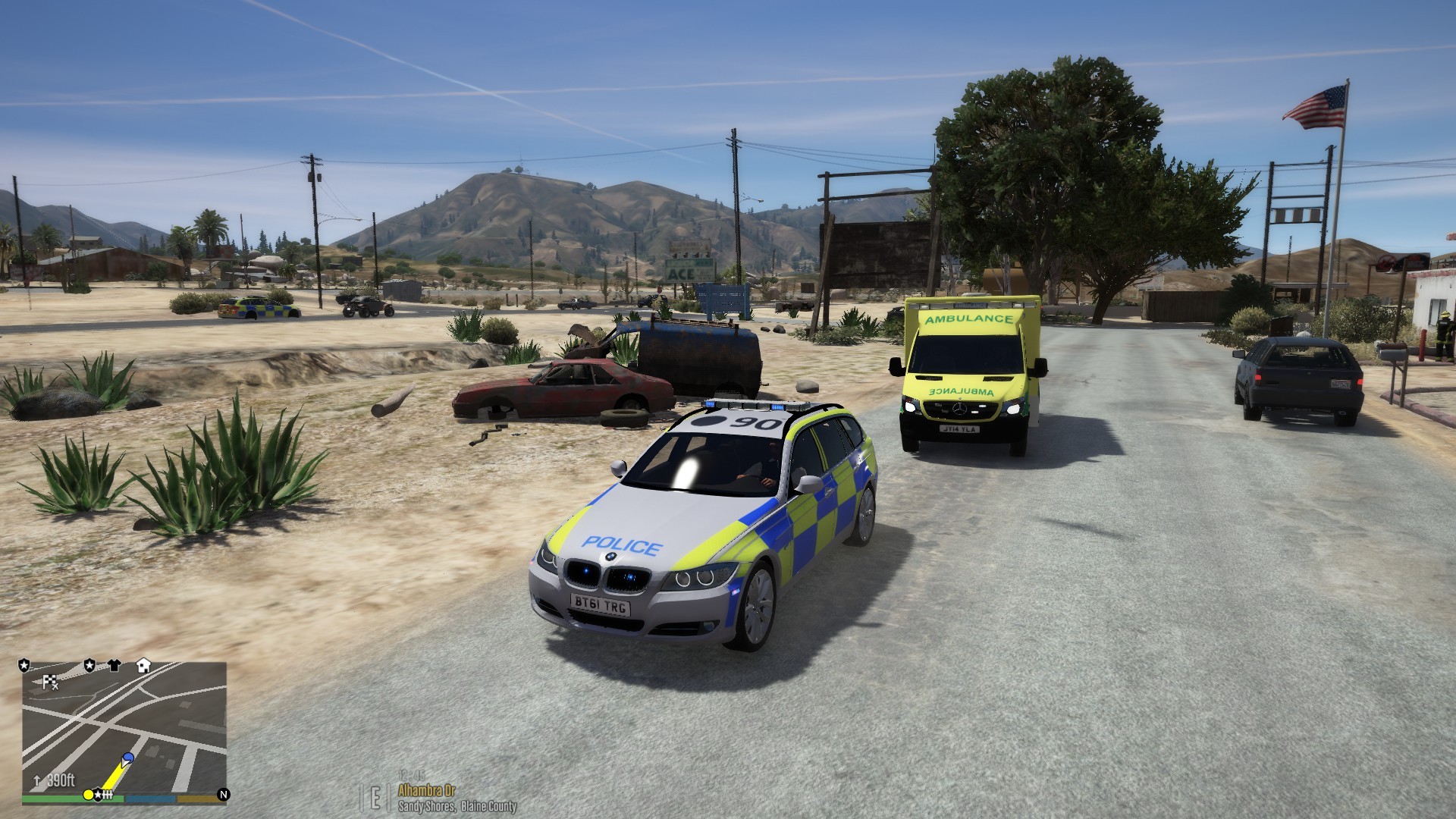Click the North compass marker on minimap

(223, 795)
